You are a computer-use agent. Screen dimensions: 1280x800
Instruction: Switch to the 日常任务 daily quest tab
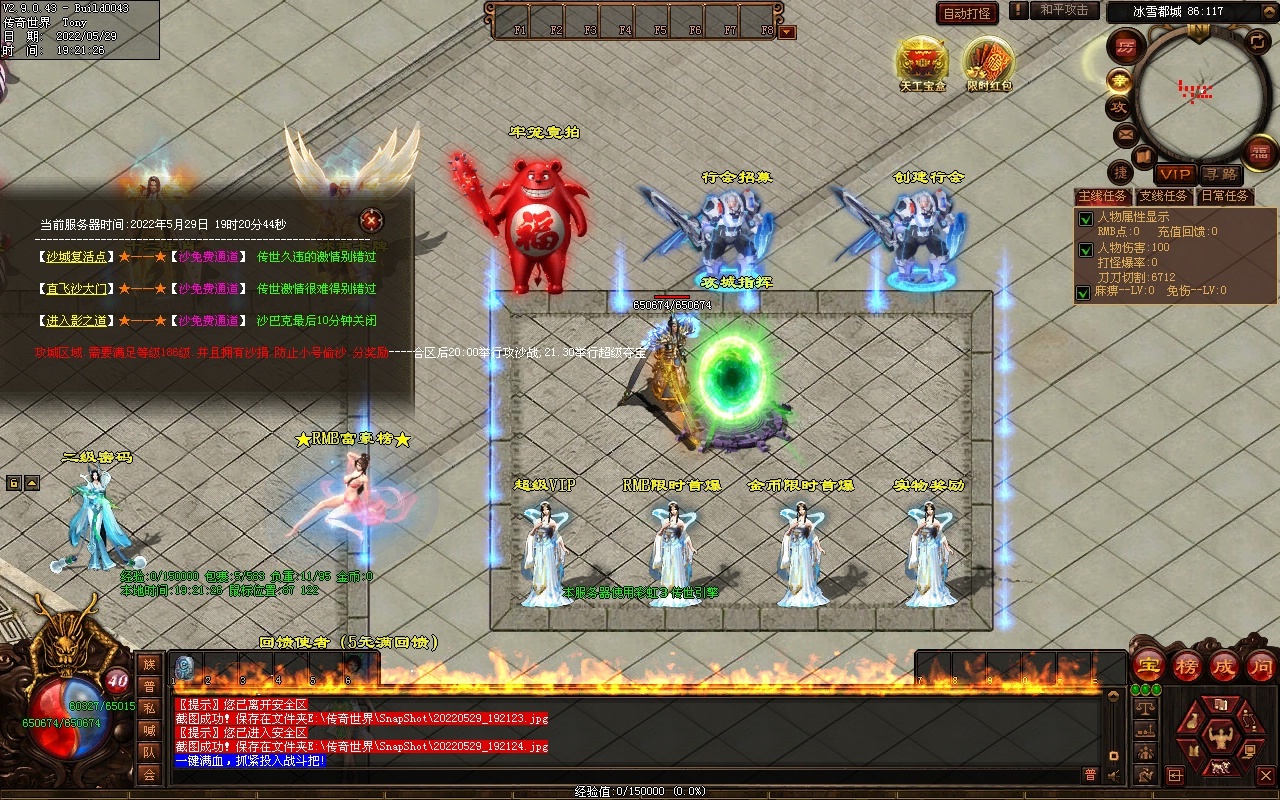tap(1224, 196)
